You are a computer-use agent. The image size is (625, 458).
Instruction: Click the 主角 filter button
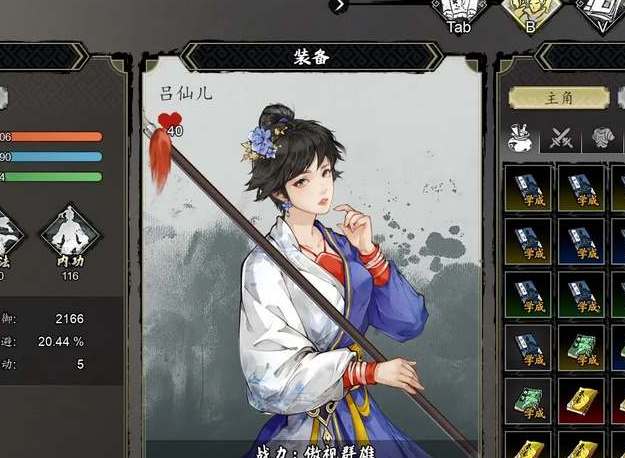558,98
